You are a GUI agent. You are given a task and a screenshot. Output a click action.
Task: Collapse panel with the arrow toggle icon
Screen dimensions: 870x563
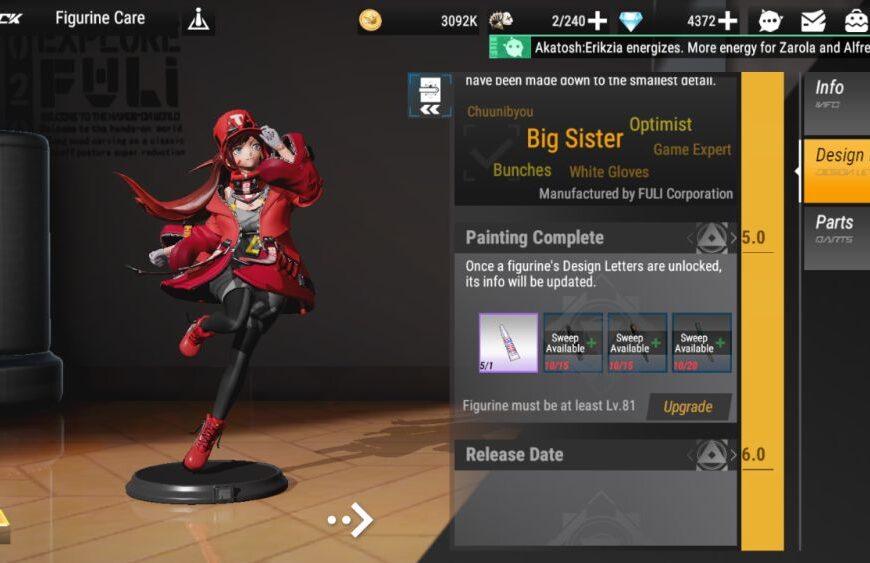(x=430, y=96)
